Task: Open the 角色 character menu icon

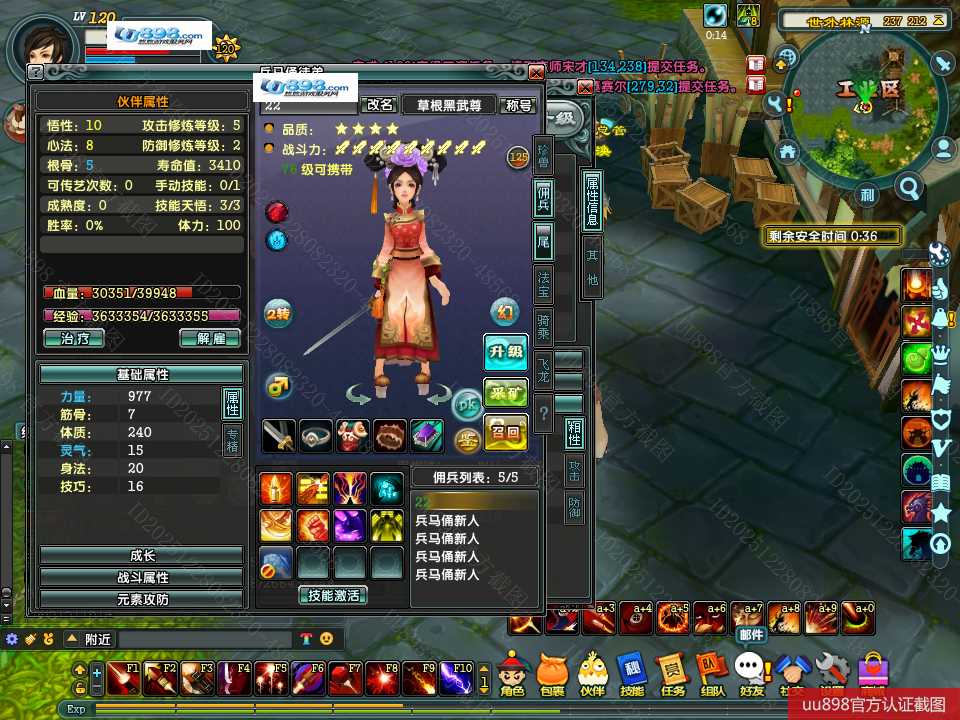Action: (512, 675)
